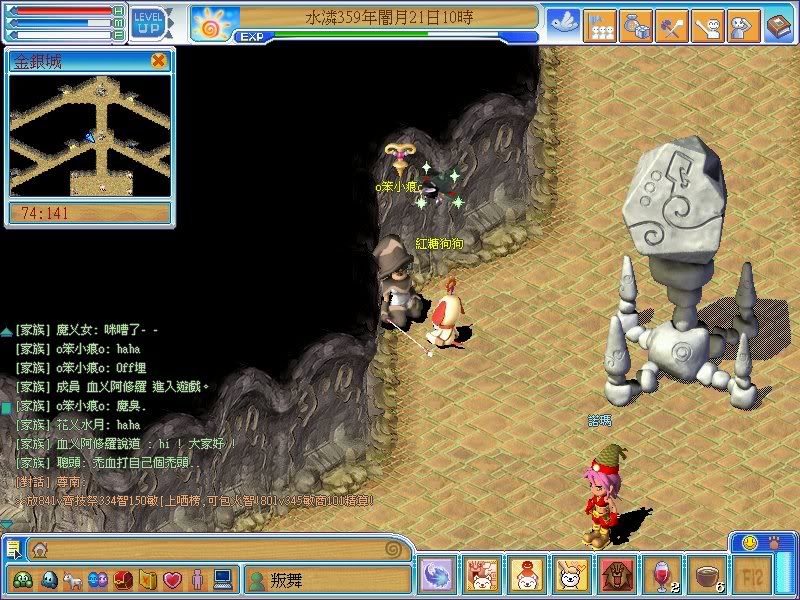The height and width of the screenshot is (600, 800).
Task: Click the green frog icon
Action: tap(23, 579)
